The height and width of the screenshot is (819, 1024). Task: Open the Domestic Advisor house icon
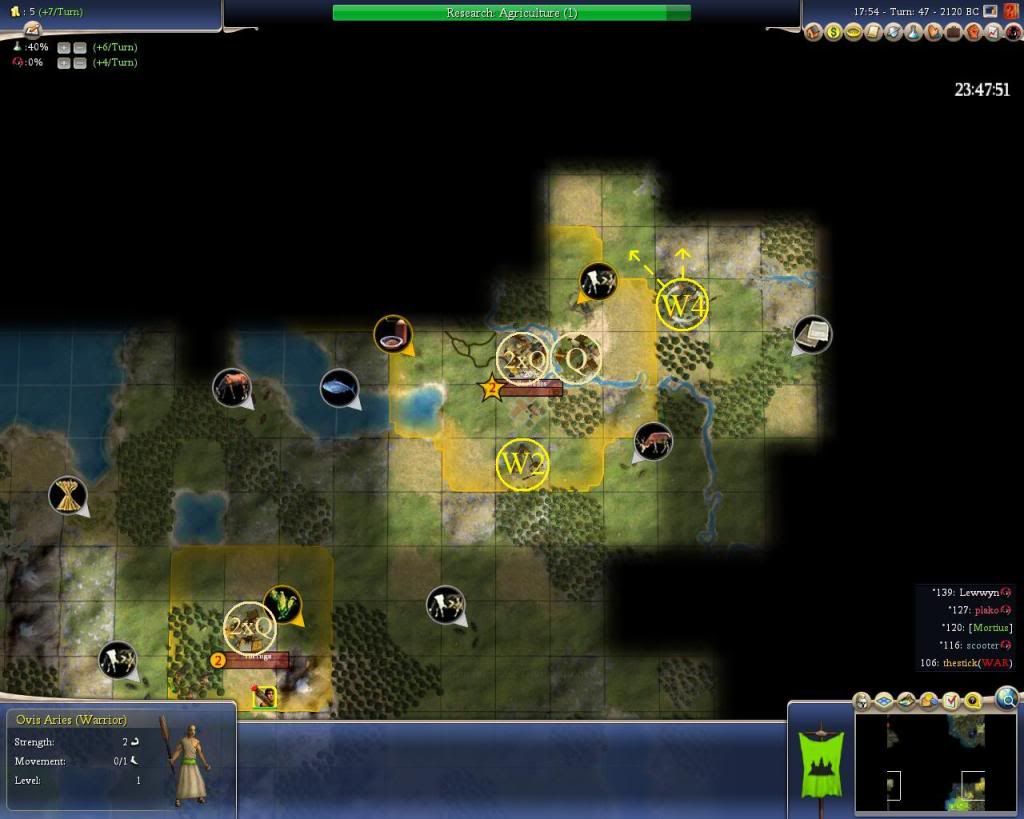pos(814,33)
